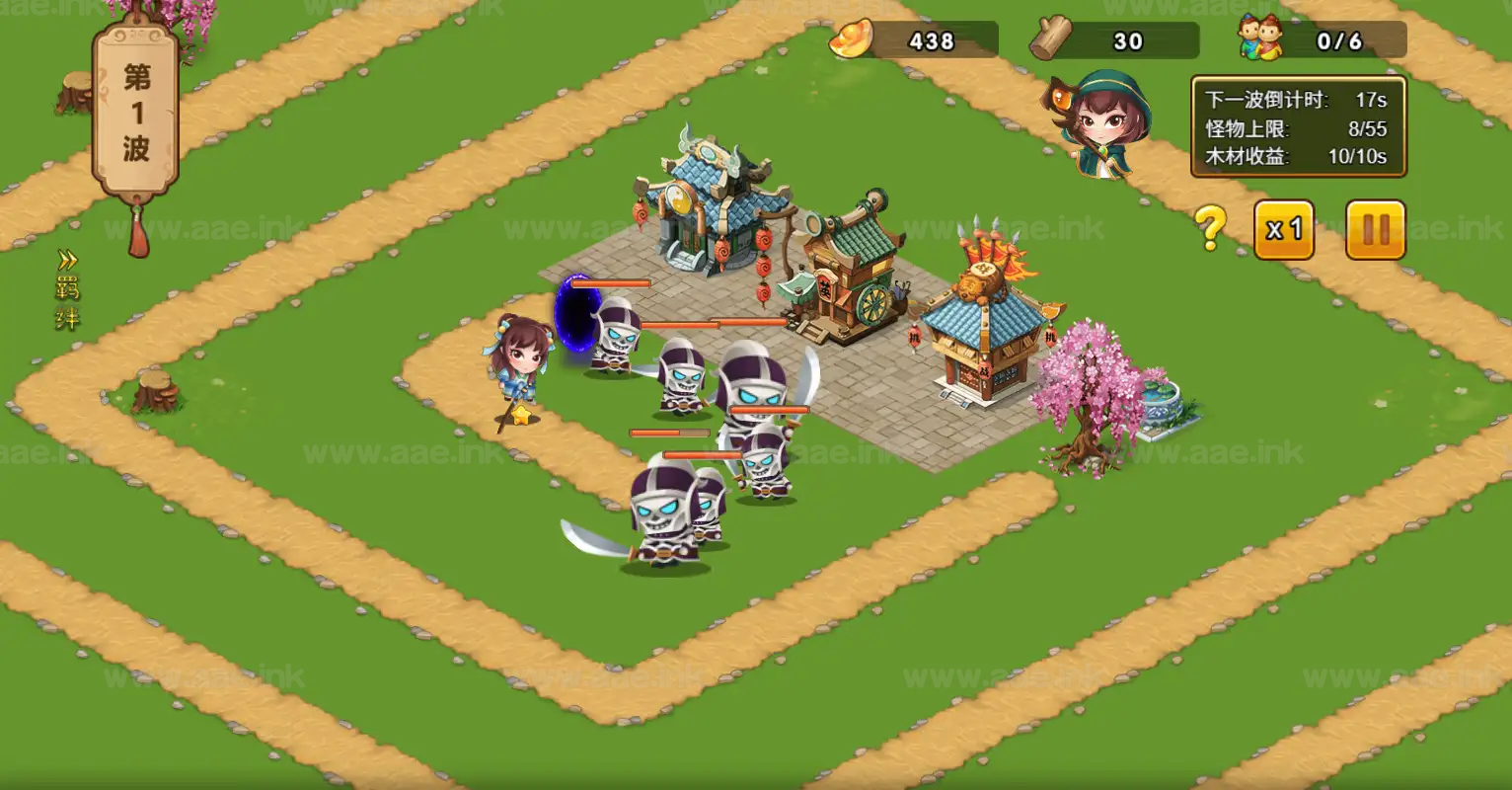1512x790 pixels.
Task: Click the green-hooded mage advisor avatar
Action: coord(1105,123)
